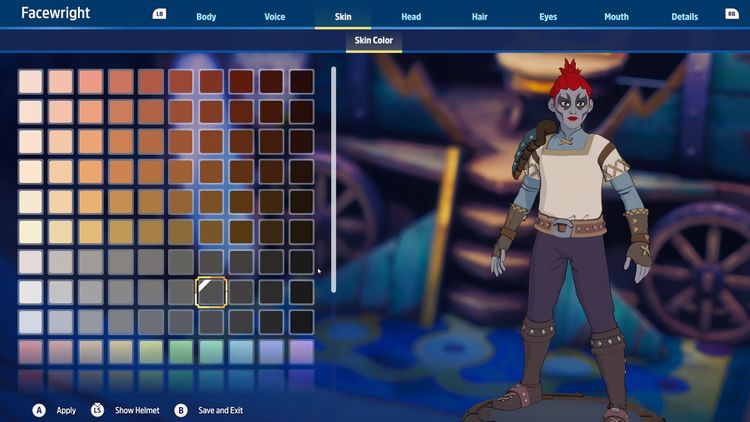Open the Voice tab
750x422 pixels.
pos(274,17)
